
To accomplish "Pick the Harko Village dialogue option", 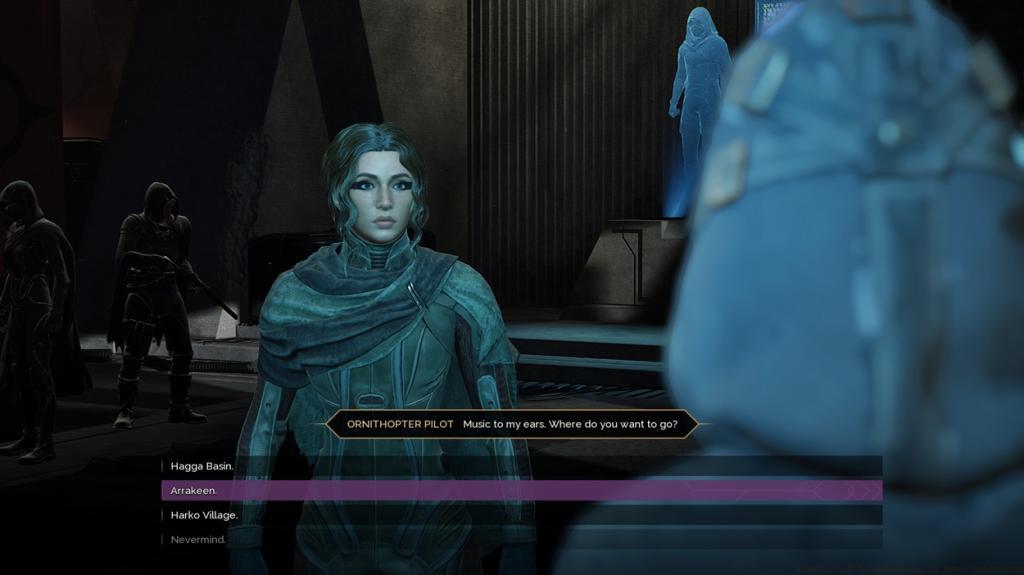I will [x=204, y=515].
